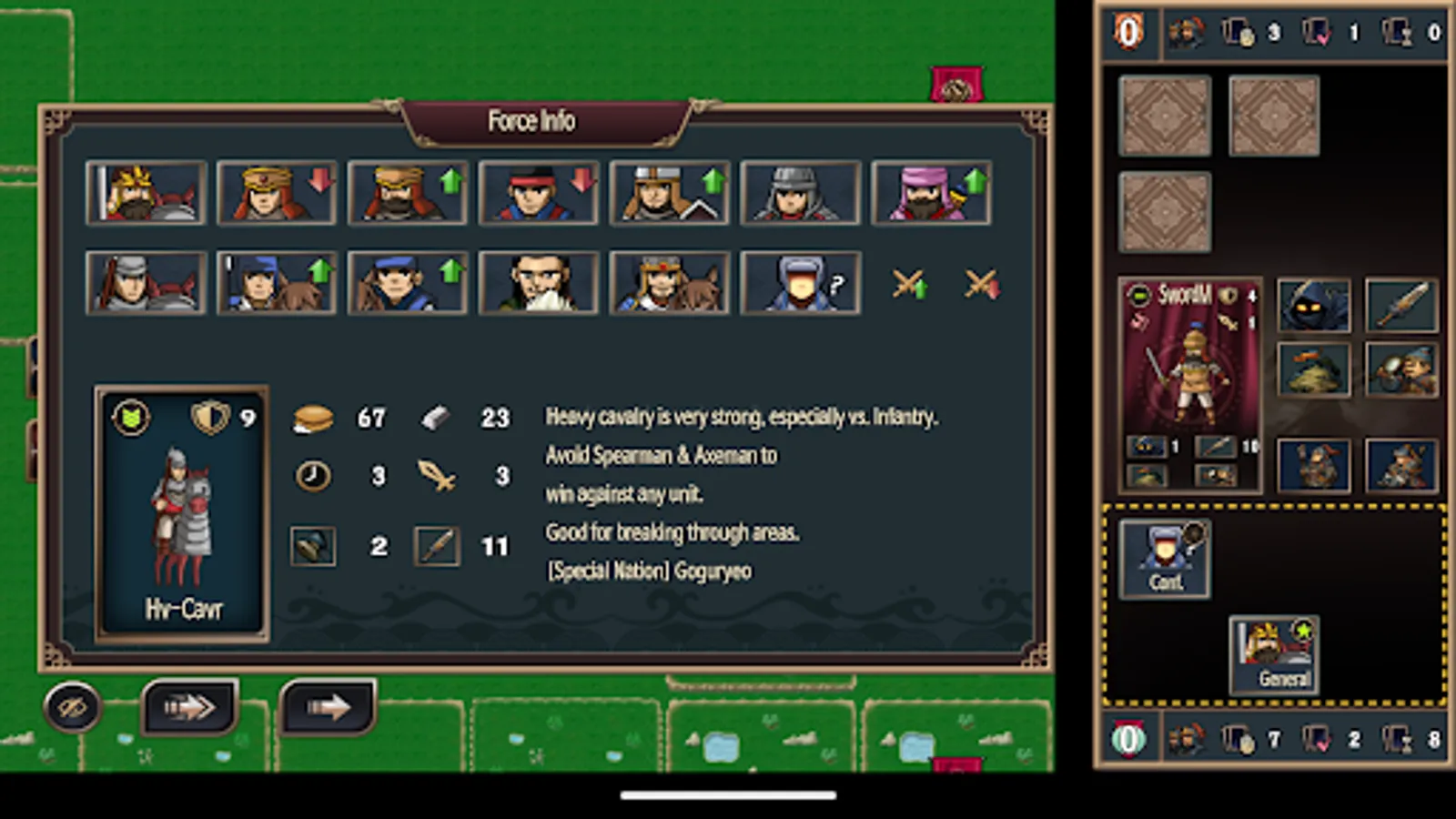Click the food supply icon showing 67
This screenshot has height=819, width=1456.
tap(313, 418)
